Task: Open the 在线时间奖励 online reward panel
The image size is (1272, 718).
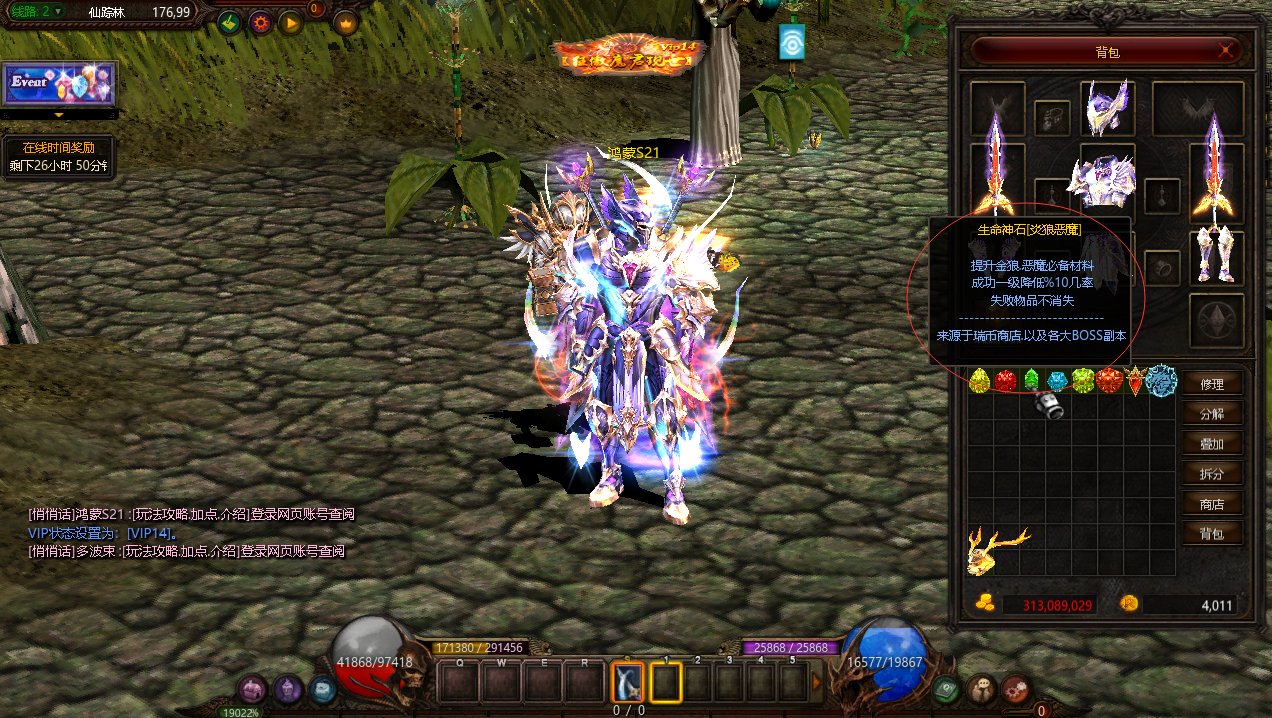Action: tap(59, 157)
